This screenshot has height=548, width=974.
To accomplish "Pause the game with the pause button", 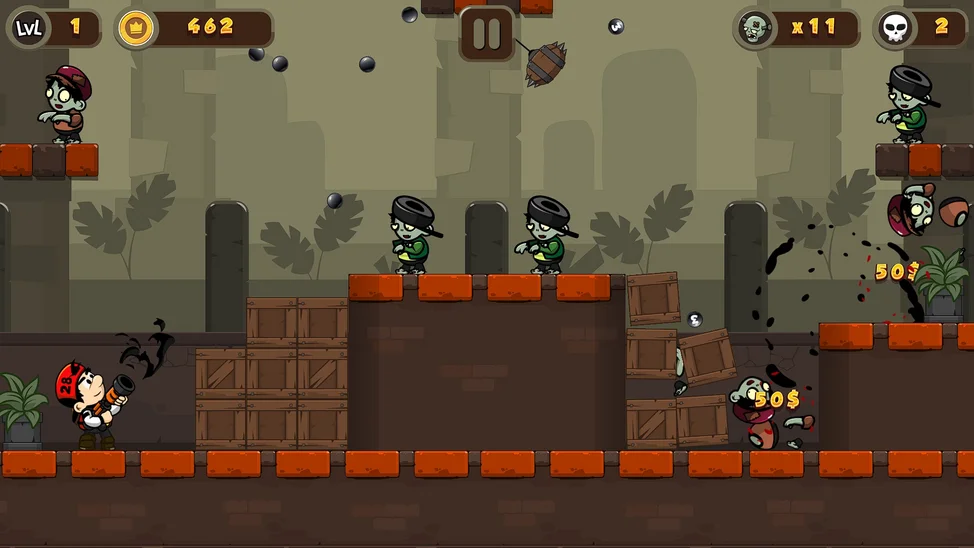I will point(486,33).
